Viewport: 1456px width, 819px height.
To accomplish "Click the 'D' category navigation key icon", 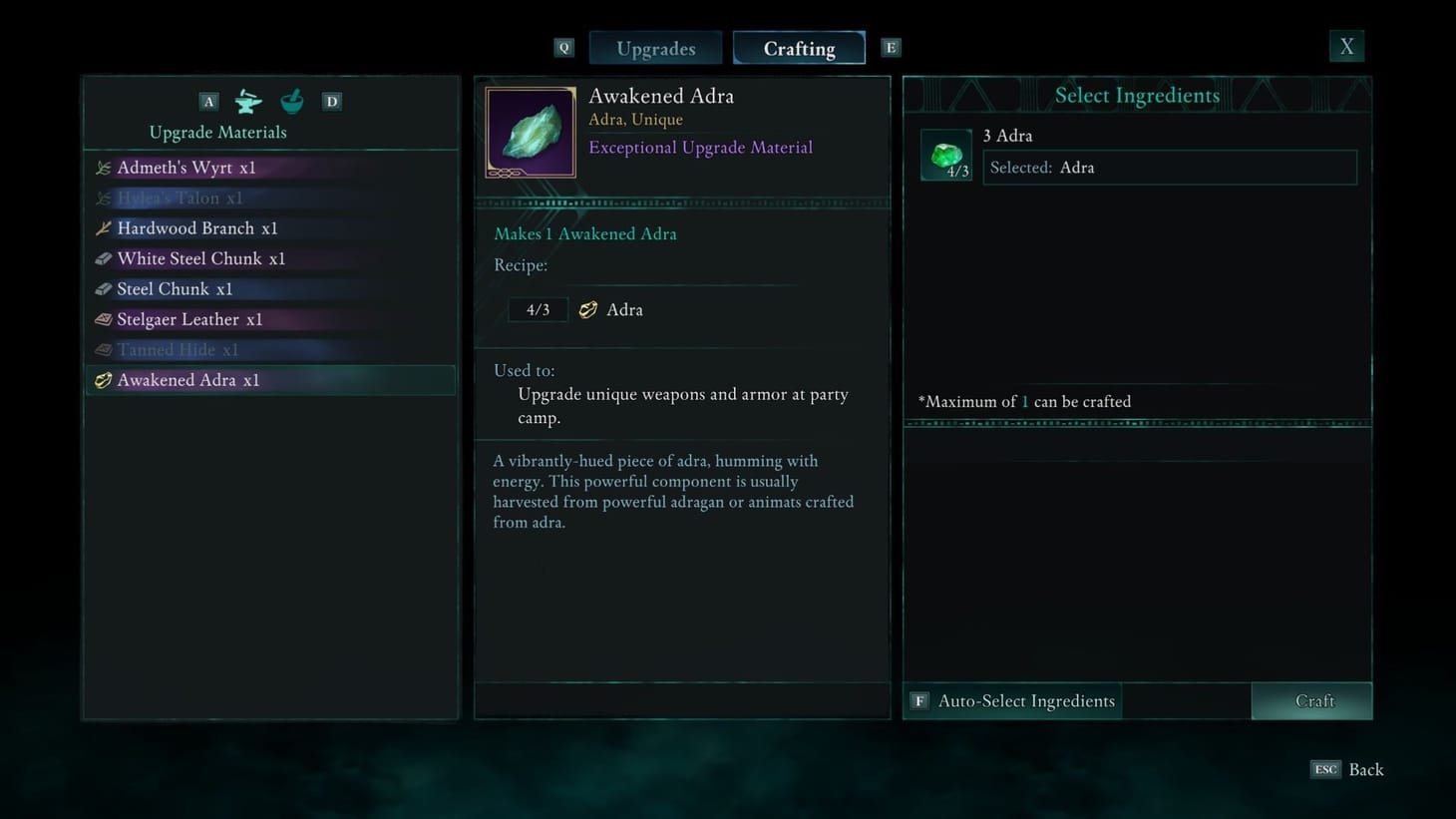I will (332, 100).
